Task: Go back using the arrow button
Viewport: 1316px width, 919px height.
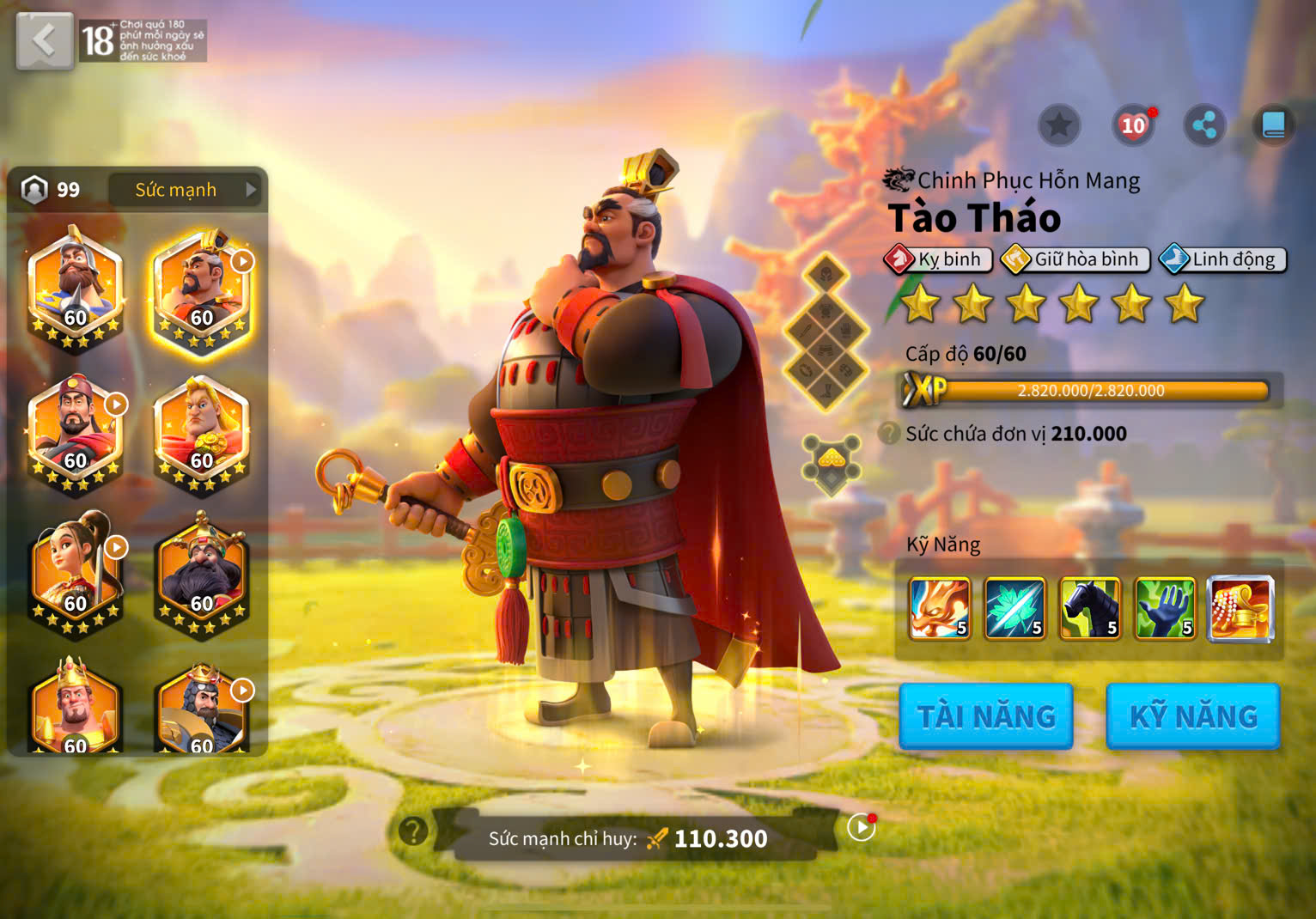Action: pyautogui.click(x=44, y=40)
